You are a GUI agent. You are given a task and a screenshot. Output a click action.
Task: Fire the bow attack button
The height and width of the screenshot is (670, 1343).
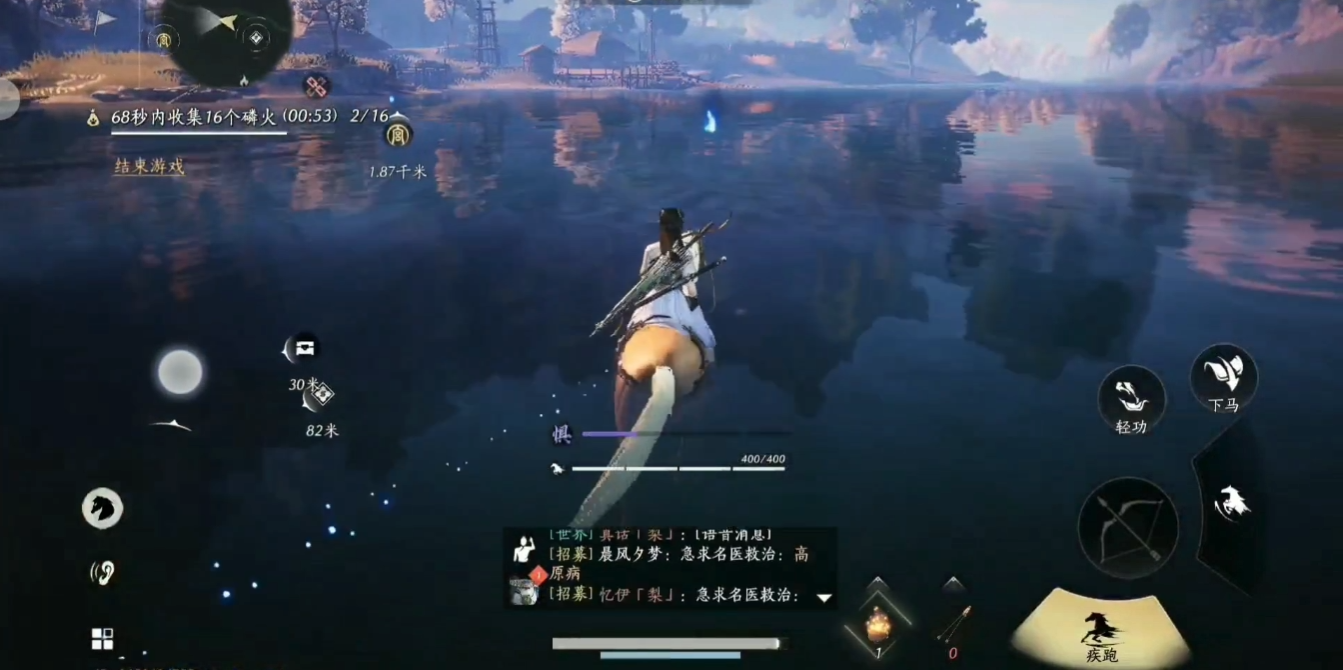(x=1127, y=526)
